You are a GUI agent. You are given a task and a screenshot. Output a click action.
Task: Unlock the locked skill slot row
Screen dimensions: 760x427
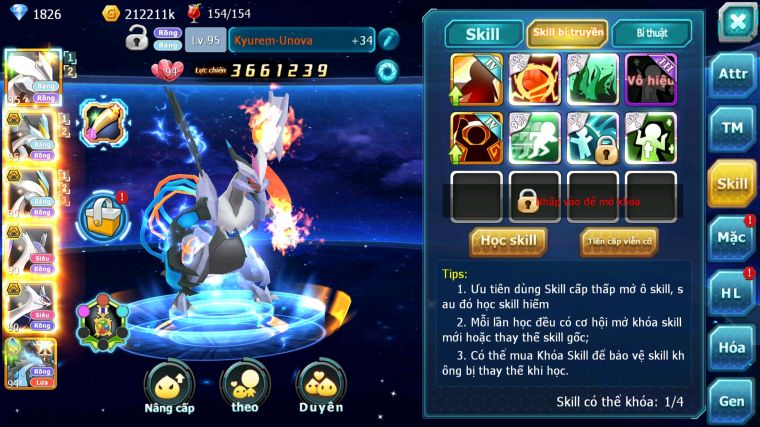tap(528, 199)
